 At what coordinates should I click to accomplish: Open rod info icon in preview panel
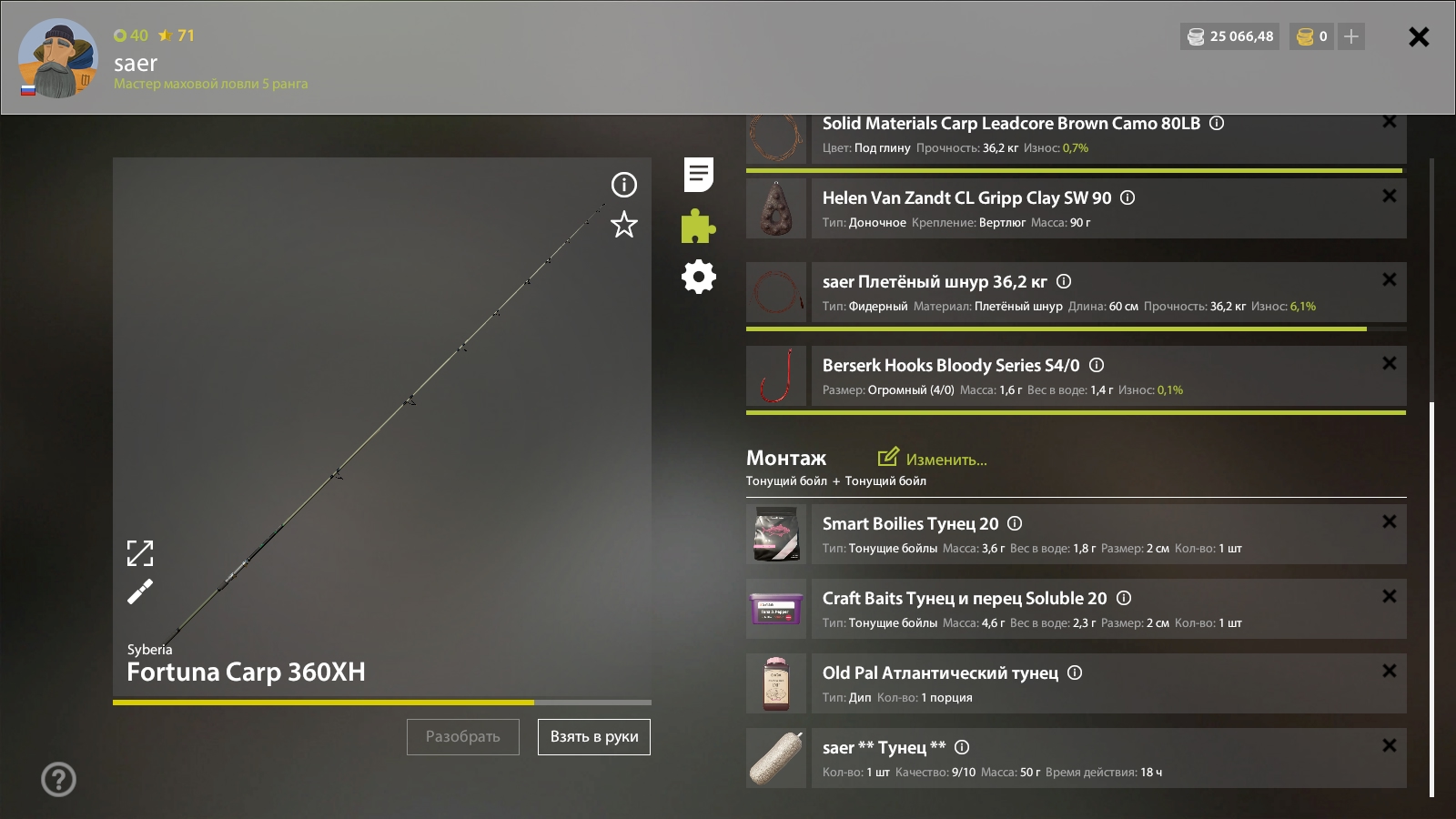pos(624,185)
